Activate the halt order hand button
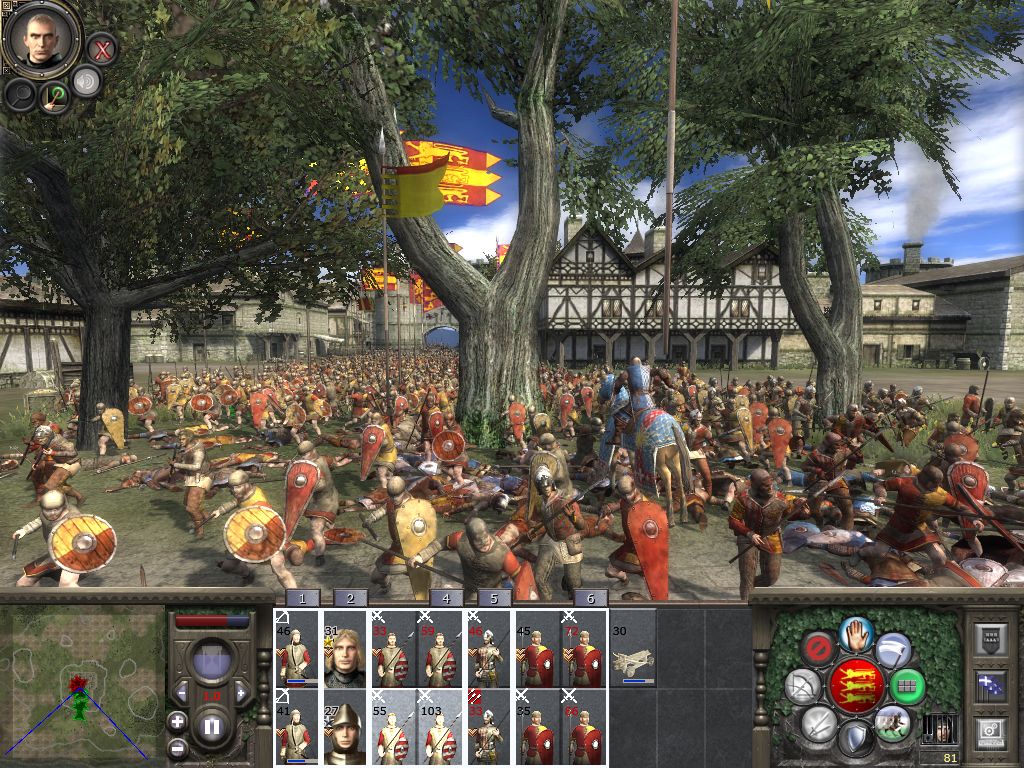 click(856, 633)
